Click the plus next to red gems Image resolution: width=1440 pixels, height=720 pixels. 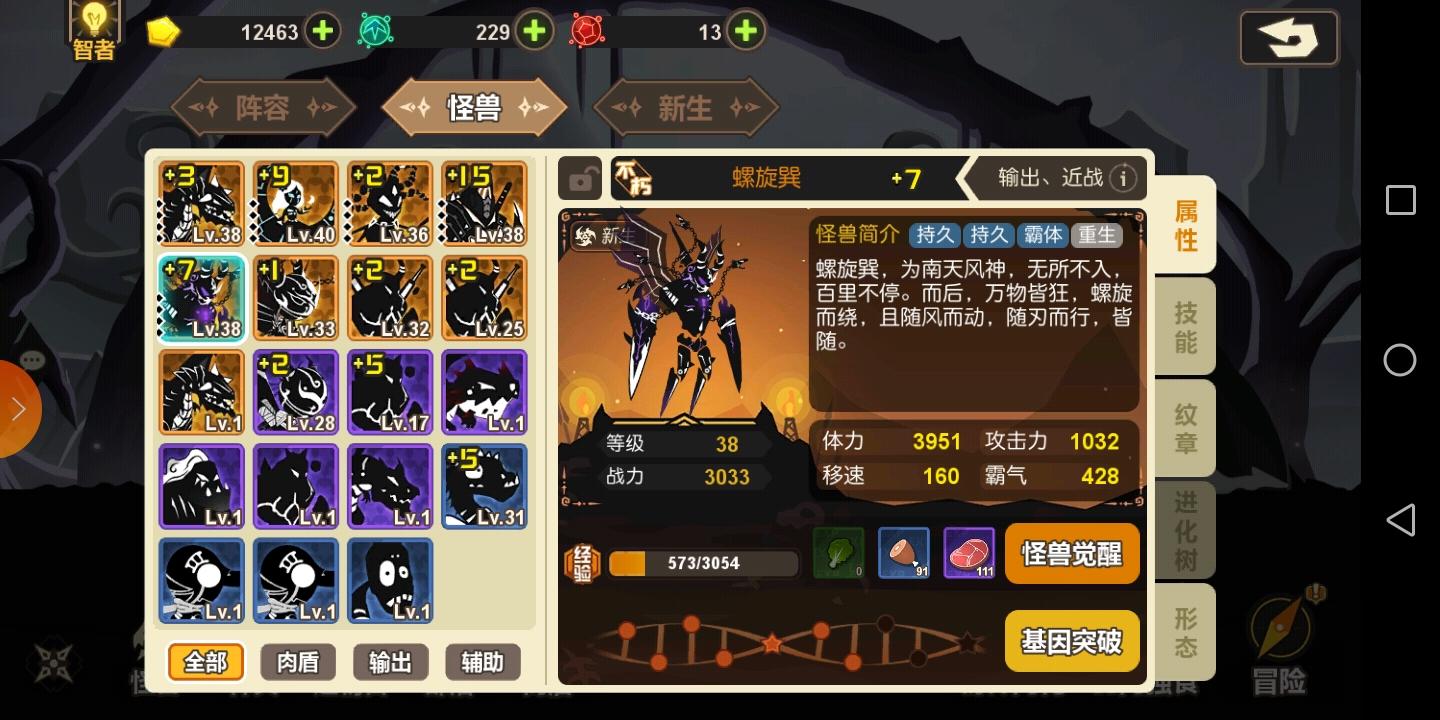pos(745,31)
